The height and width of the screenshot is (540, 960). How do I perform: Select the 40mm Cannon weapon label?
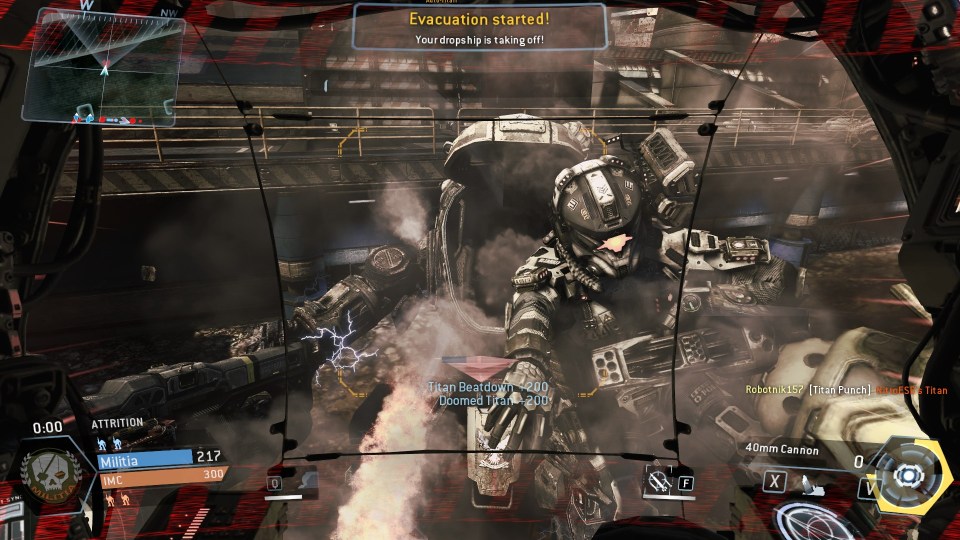(x=781, y=450)
